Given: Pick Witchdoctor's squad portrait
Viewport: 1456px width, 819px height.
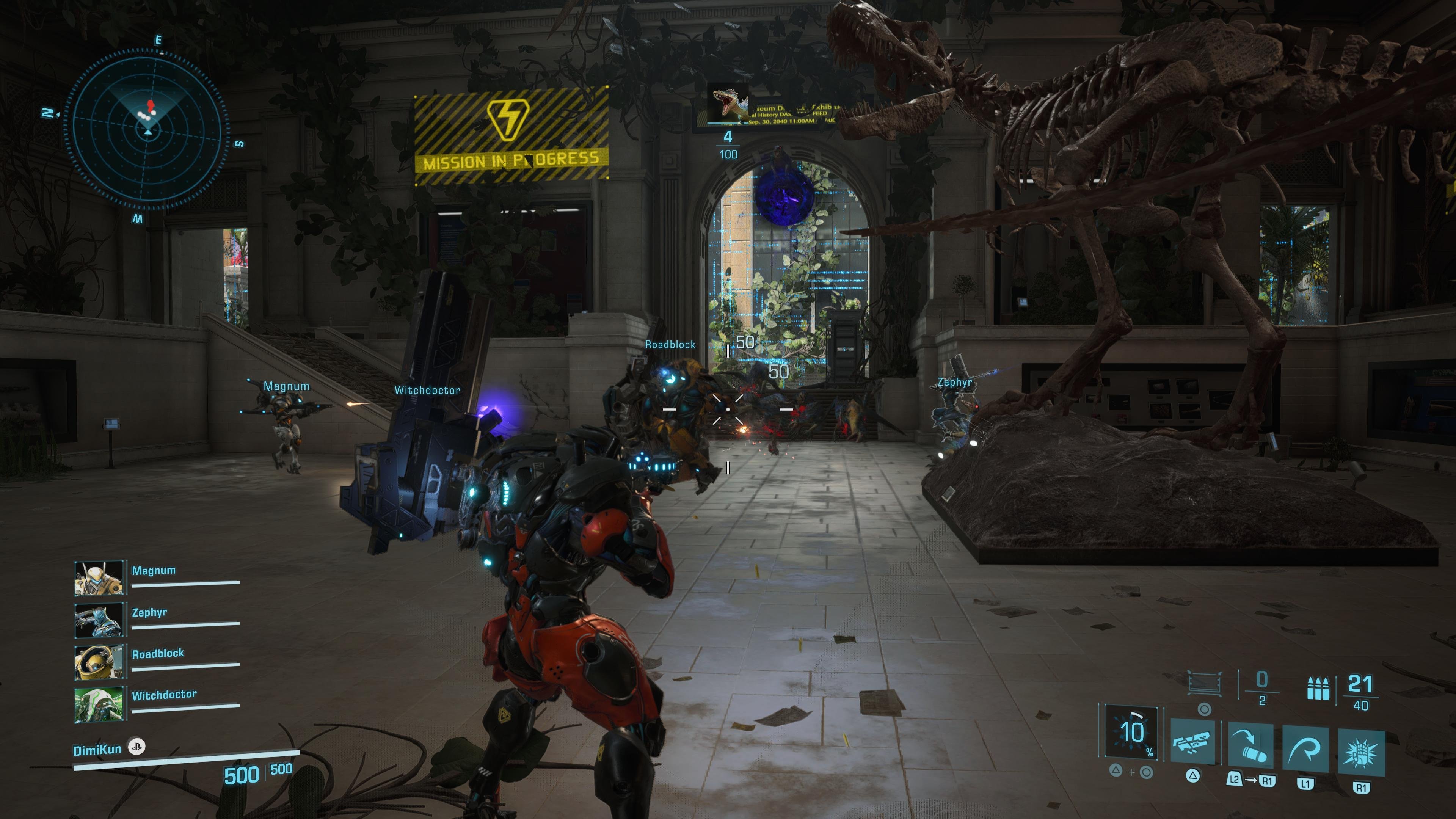Looking at the screenshot, I should click(x=99, y=704).
